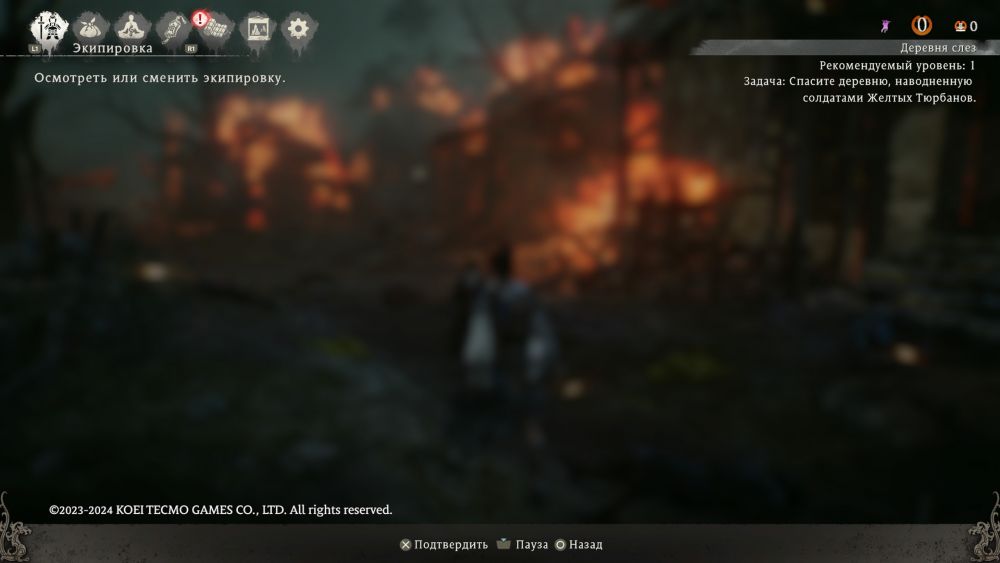Image resolution: width=1000 pixels, height=563 pixels.
Task: Open the Экипировка (equipment) tab
Action: coord(46,27)
